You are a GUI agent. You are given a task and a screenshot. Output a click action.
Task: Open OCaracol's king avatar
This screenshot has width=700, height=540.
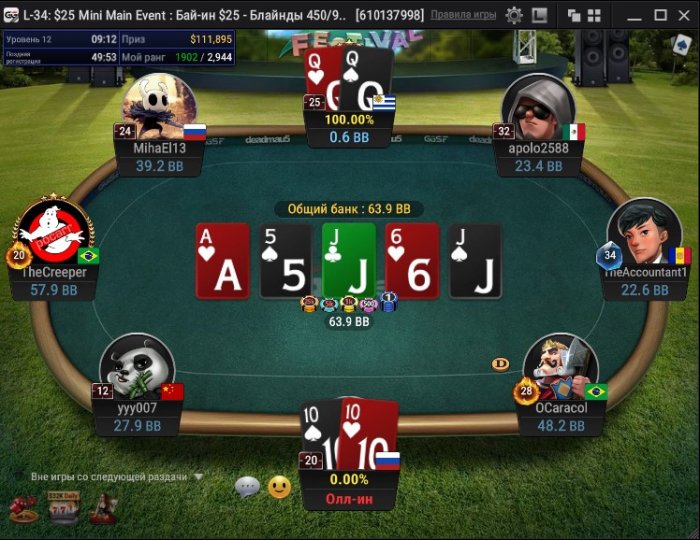click(558, 368)
